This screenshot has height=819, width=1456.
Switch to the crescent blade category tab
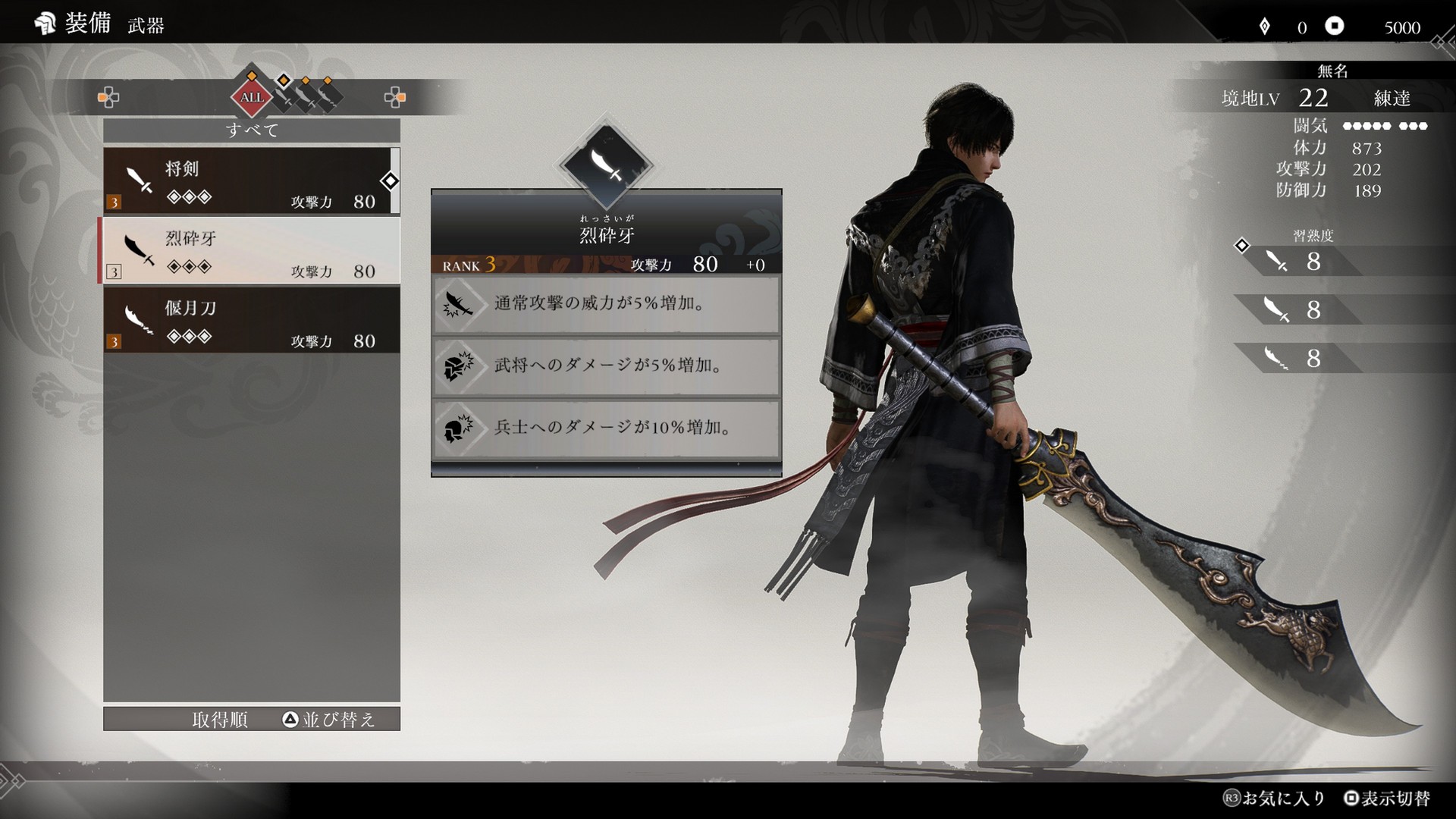[x=328, y=97]
